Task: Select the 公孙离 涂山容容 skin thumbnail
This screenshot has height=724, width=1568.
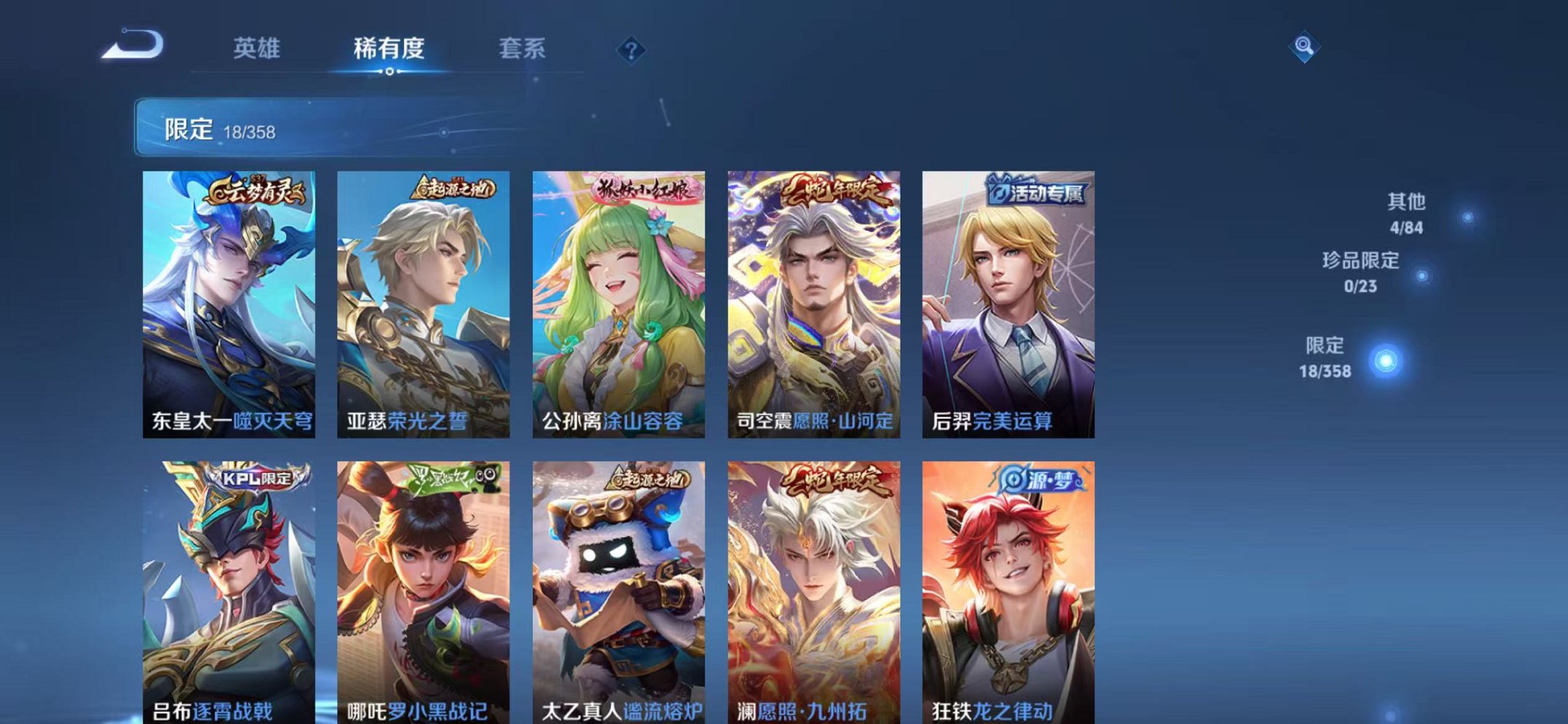Action: (621, 306)
